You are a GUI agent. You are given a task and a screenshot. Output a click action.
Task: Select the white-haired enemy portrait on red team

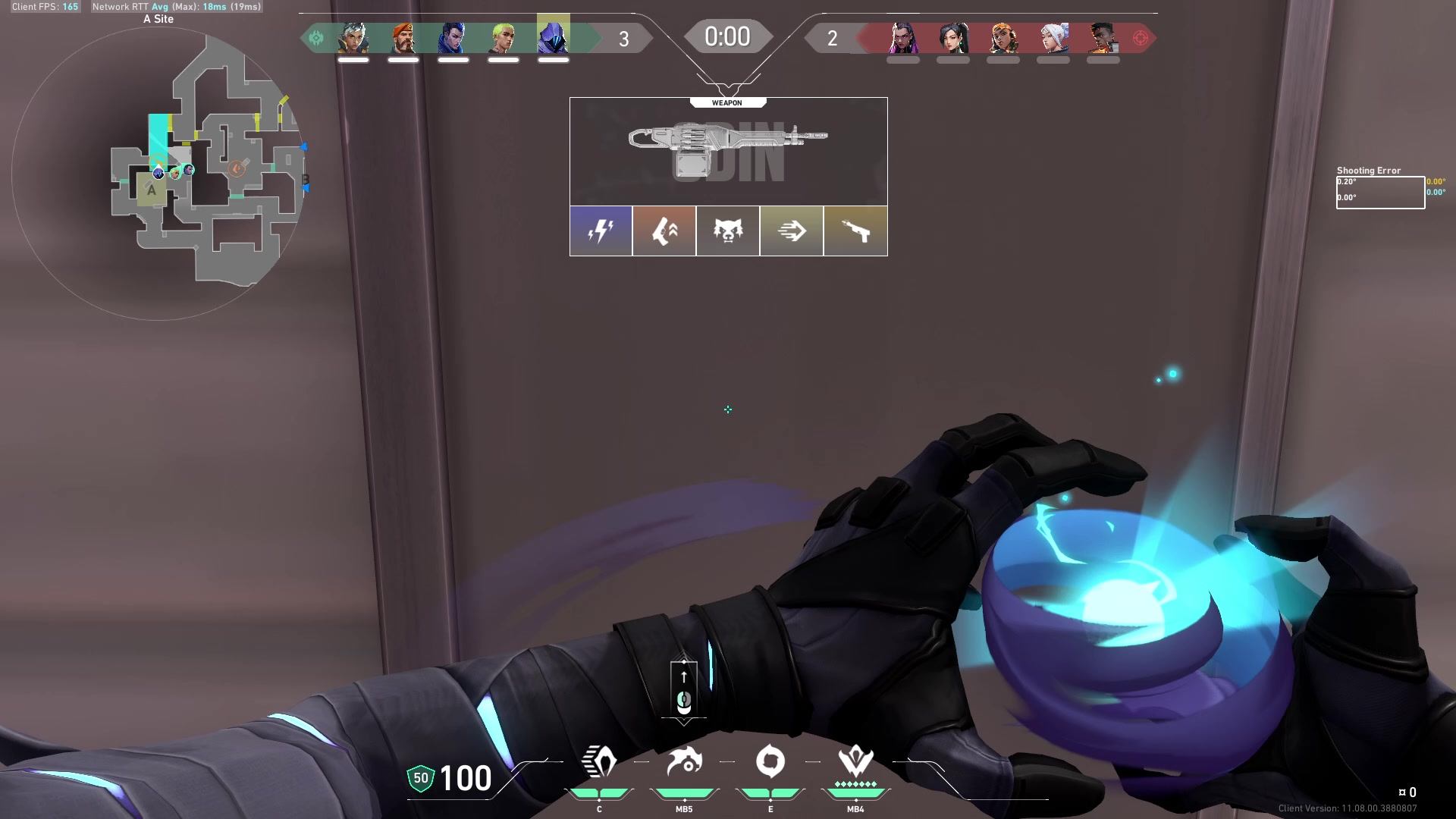click(1053, 37)
